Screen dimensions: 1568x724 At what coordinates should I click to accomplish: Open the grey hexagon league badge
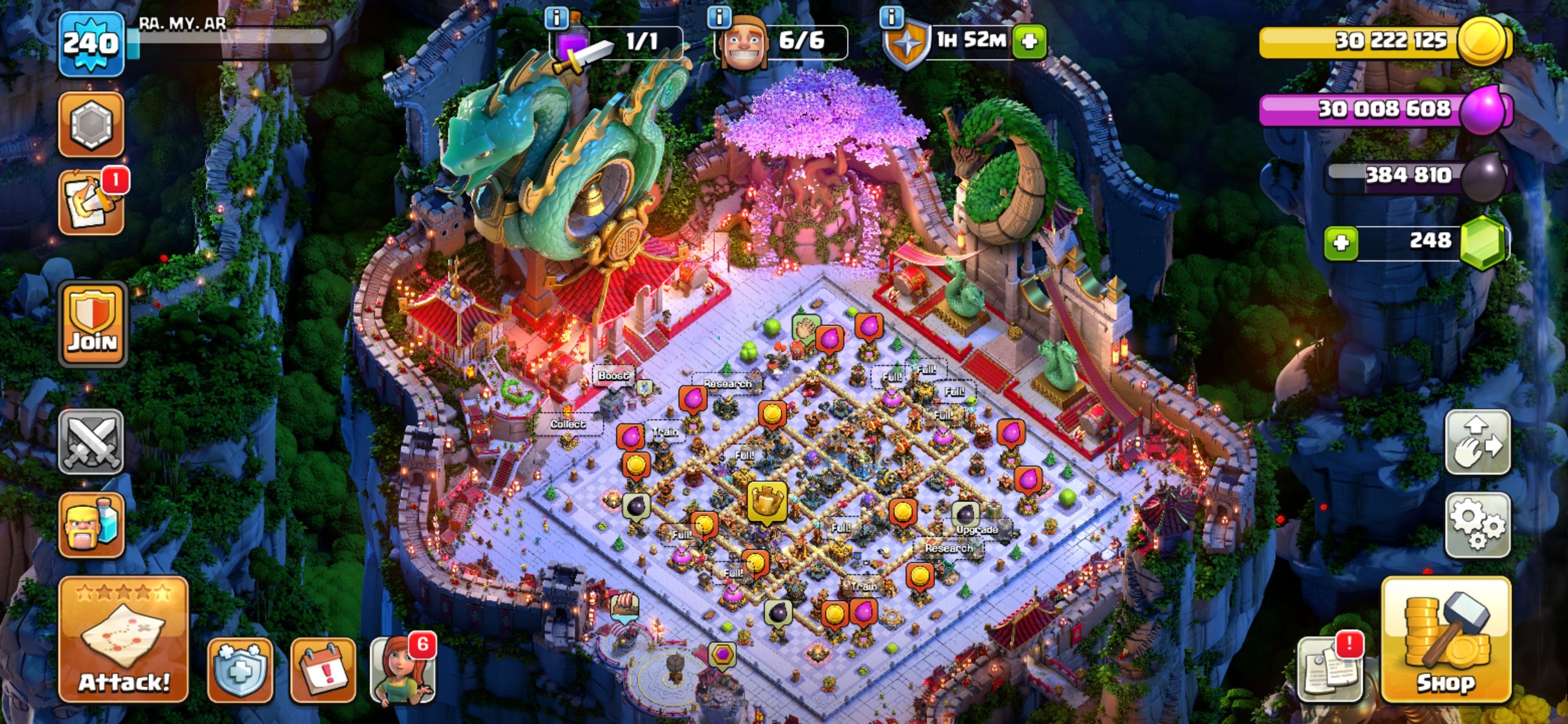(x=91, y=124)
